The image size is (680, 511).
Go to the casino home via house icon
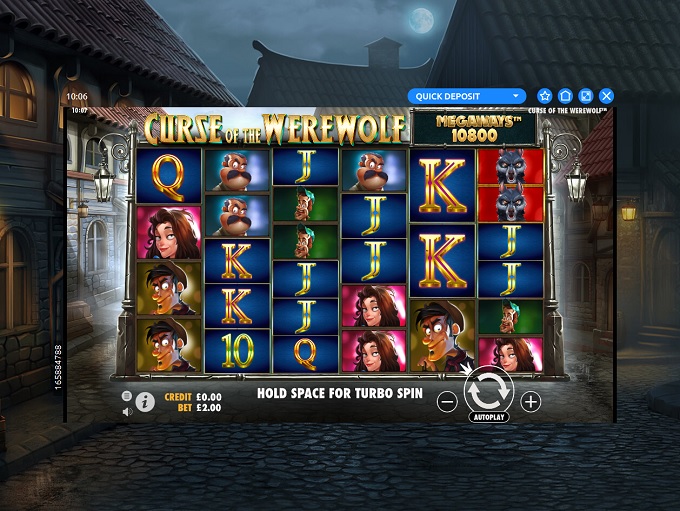click(565, 96)
